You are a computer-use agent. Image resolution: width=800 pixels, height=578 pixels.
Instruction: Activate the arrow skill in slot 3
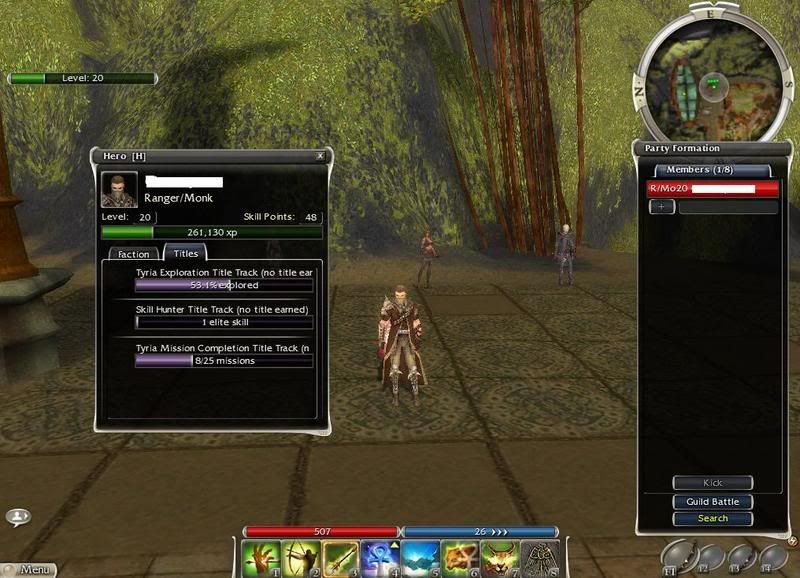[x=341, y=558]
